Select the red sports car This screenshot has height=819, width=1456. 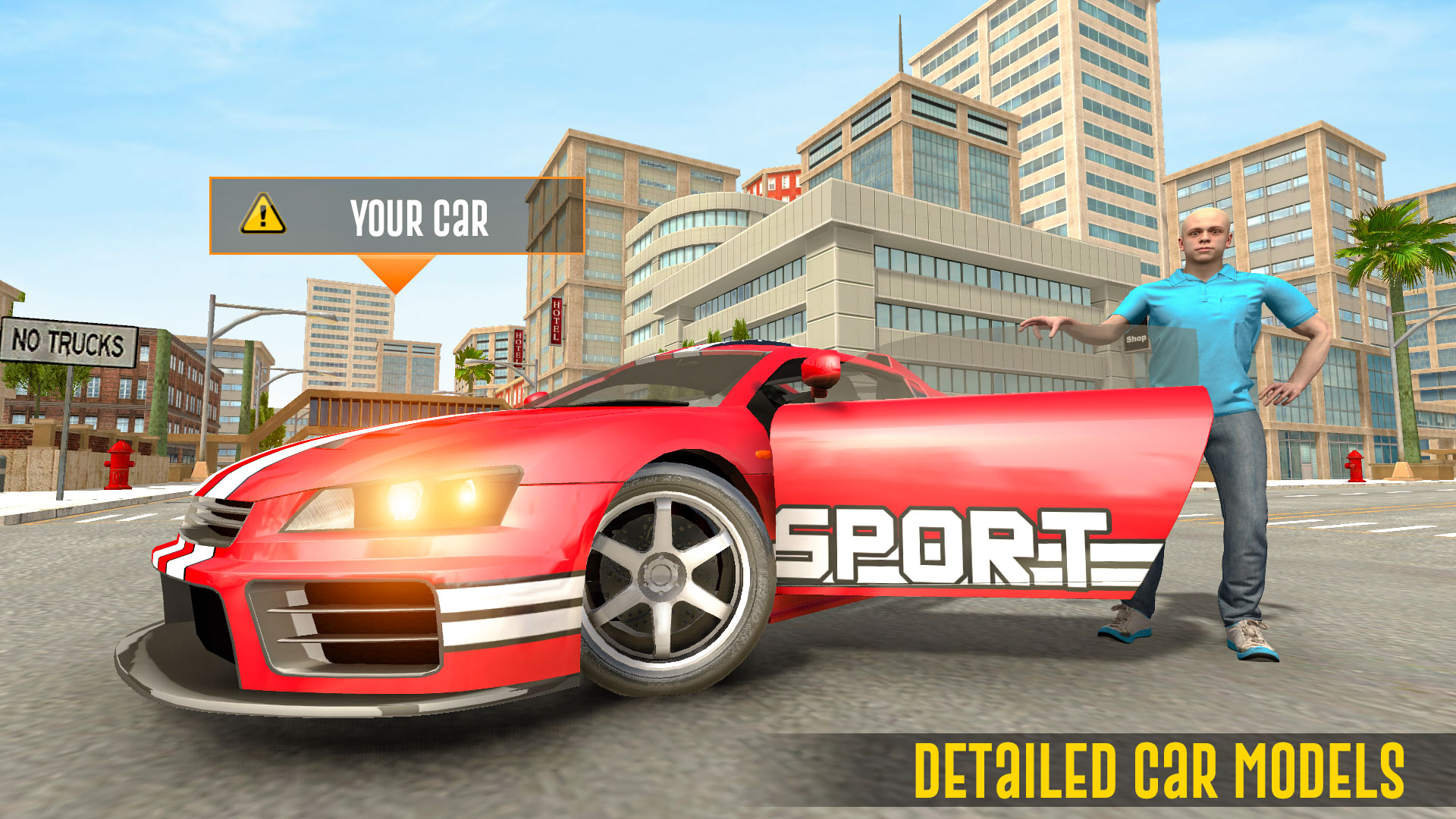pyautogui.click(x=531, y=531)
